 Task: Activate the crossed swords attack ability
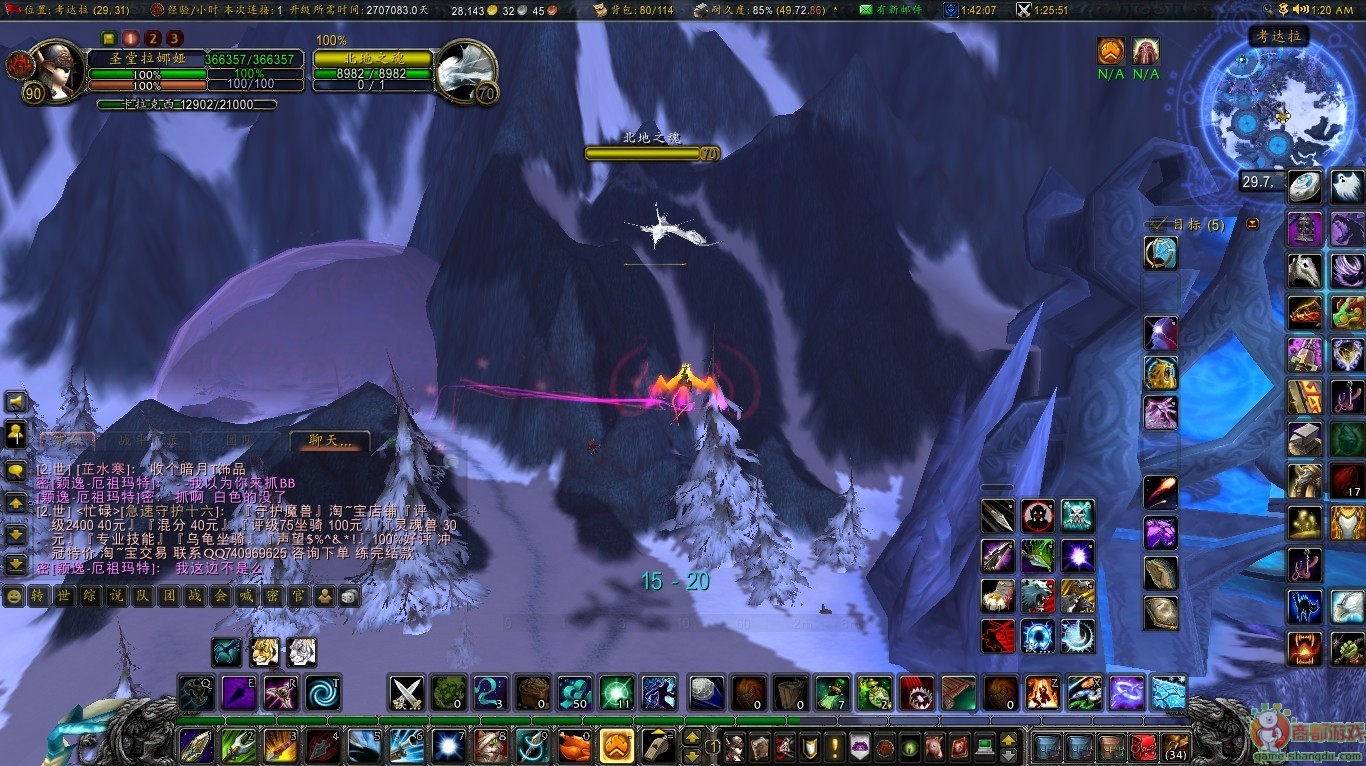click(406, 692)
